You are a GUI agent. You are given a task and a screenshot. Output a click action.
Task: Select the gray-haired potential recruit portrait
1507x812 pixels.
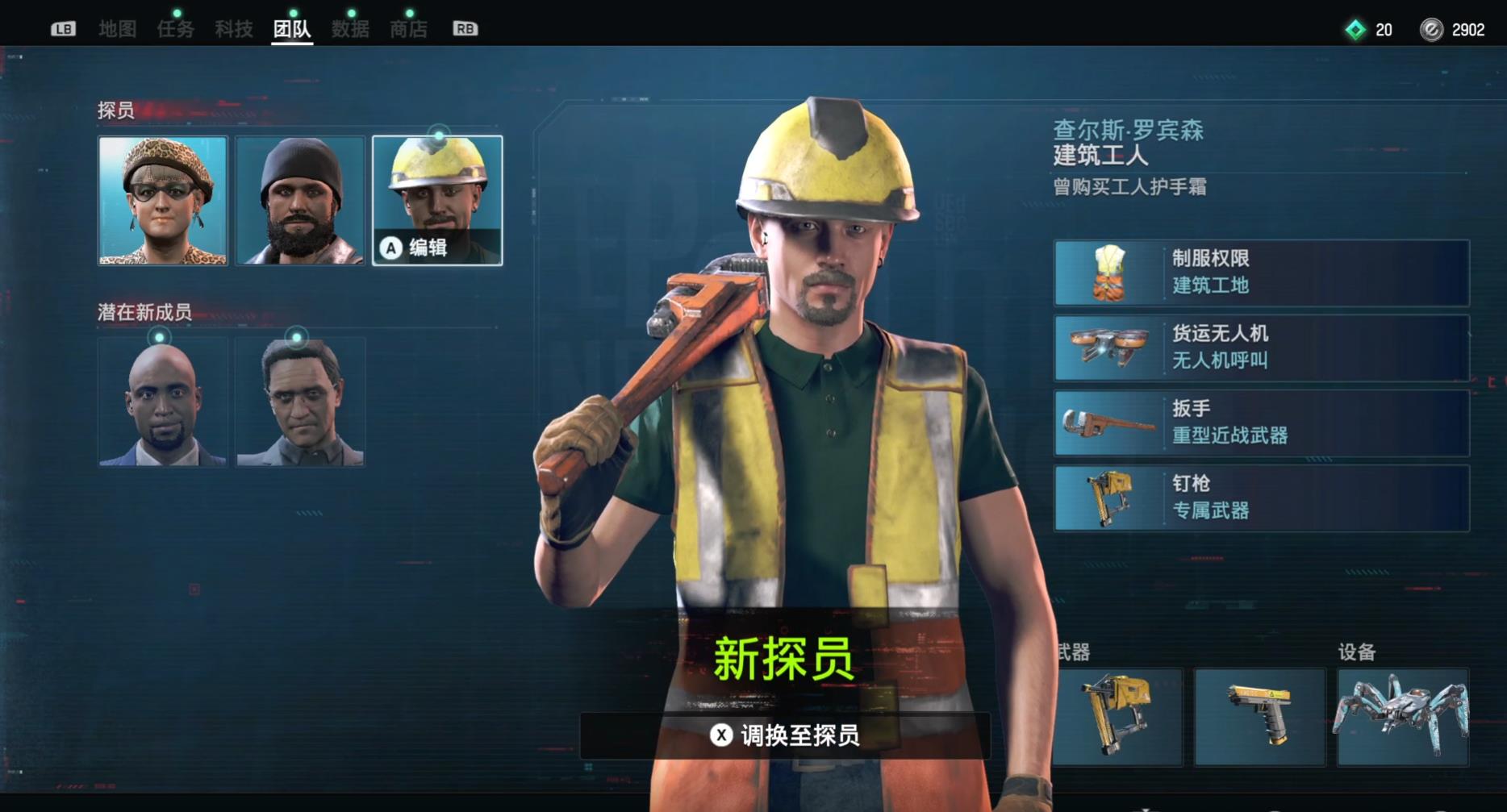coord(300,401)
